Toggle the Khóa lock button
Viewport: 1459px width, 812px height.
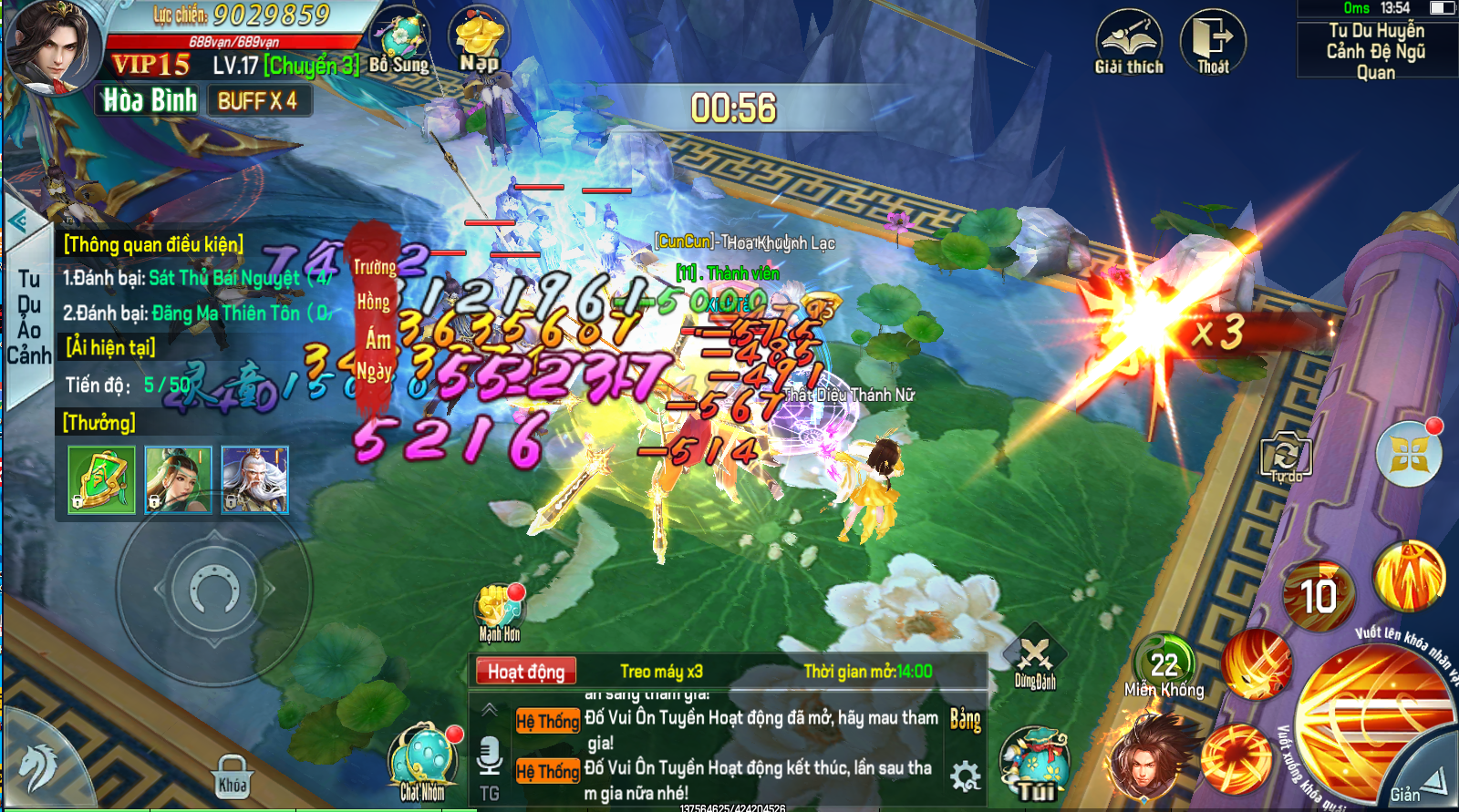[x=232, y=776]
